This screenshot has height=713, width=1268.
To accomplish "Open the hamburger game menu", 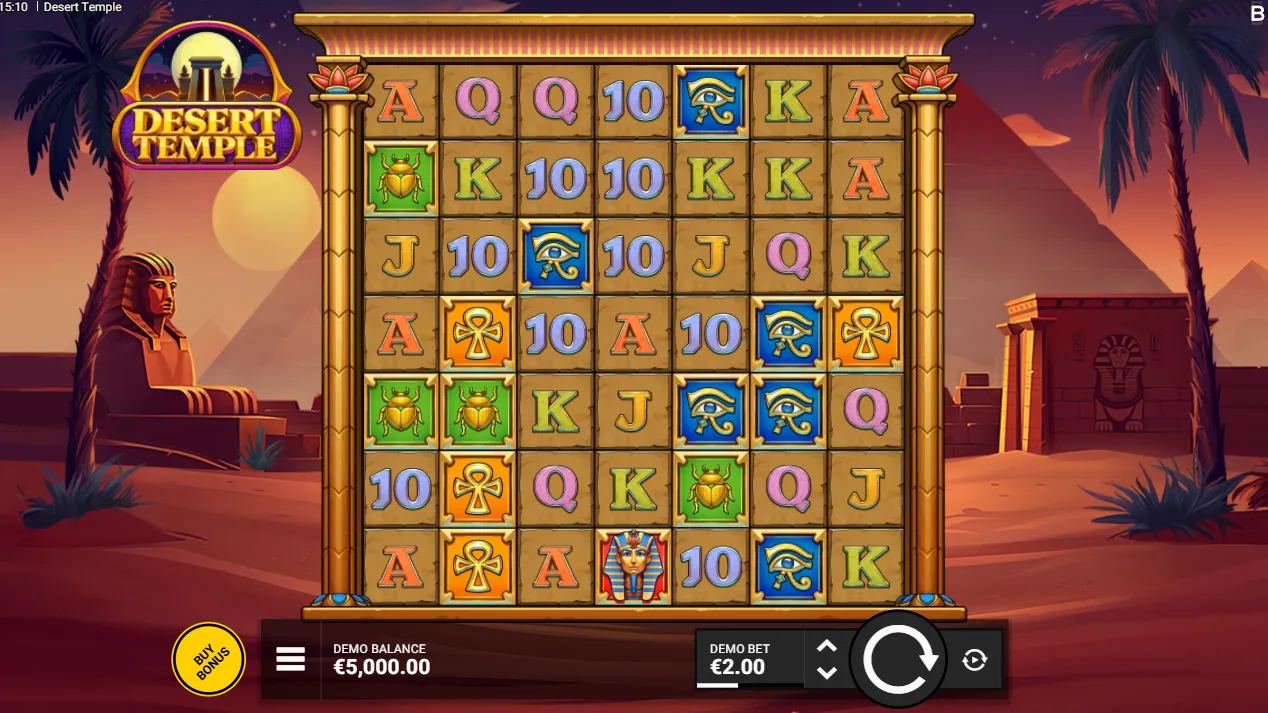I will (x=290, y=659).
